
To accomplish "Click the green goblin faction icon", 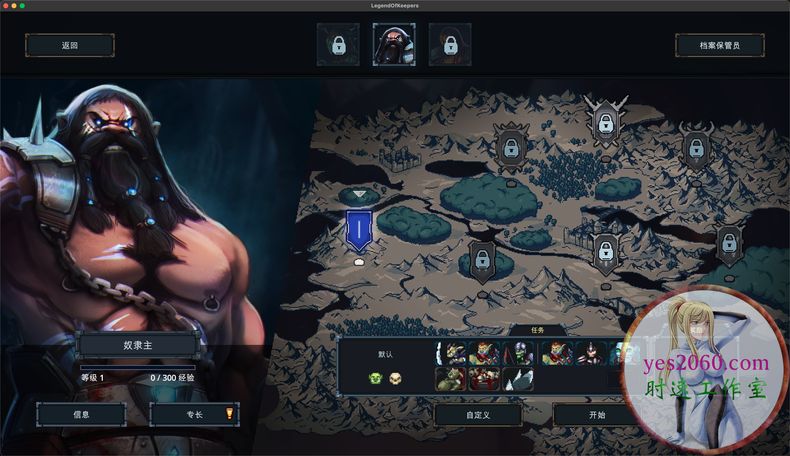I will (x=376, y=378).
